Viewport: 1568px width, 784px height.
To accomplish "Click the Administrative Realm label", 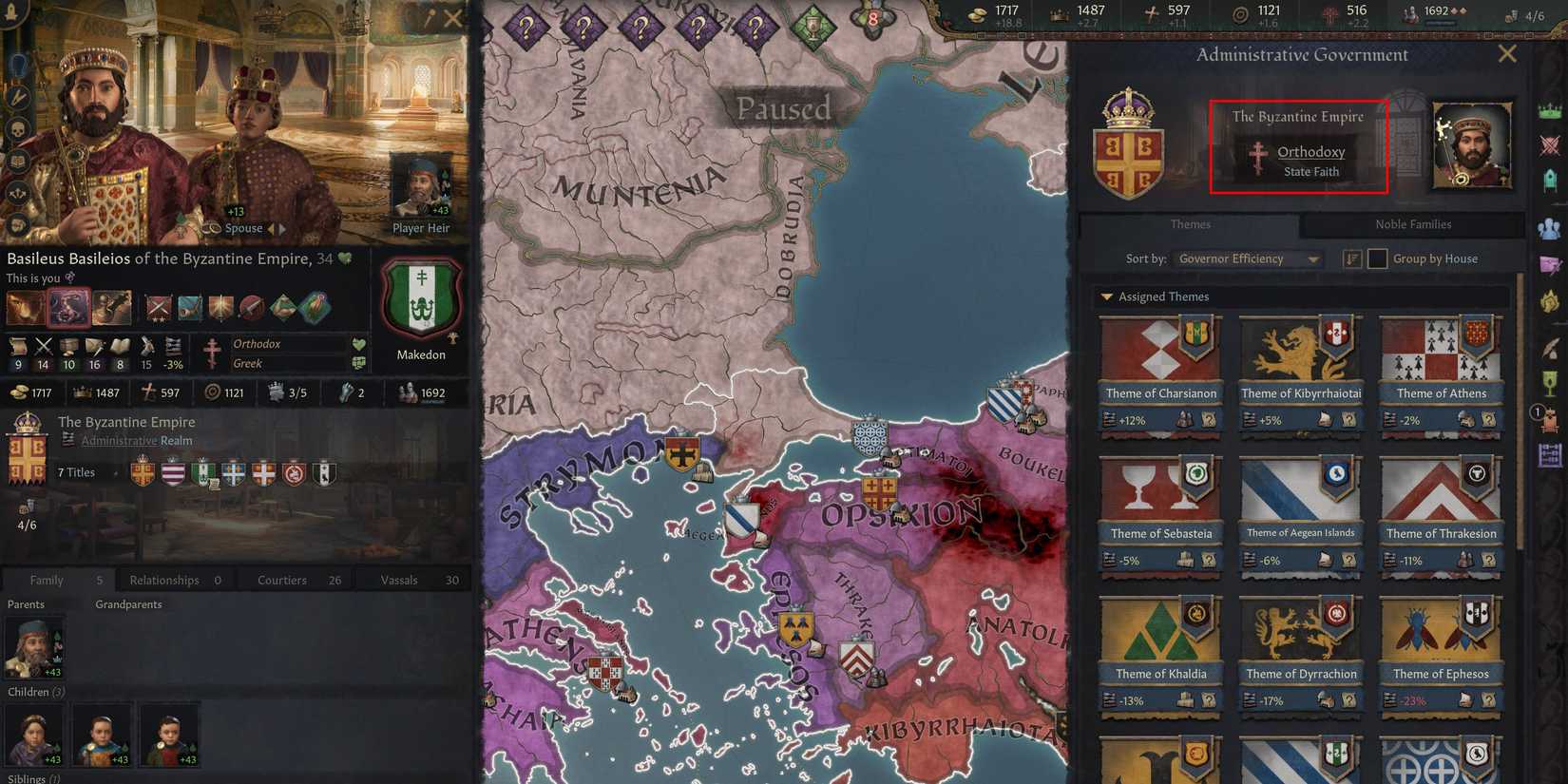I will pos(140,440).
